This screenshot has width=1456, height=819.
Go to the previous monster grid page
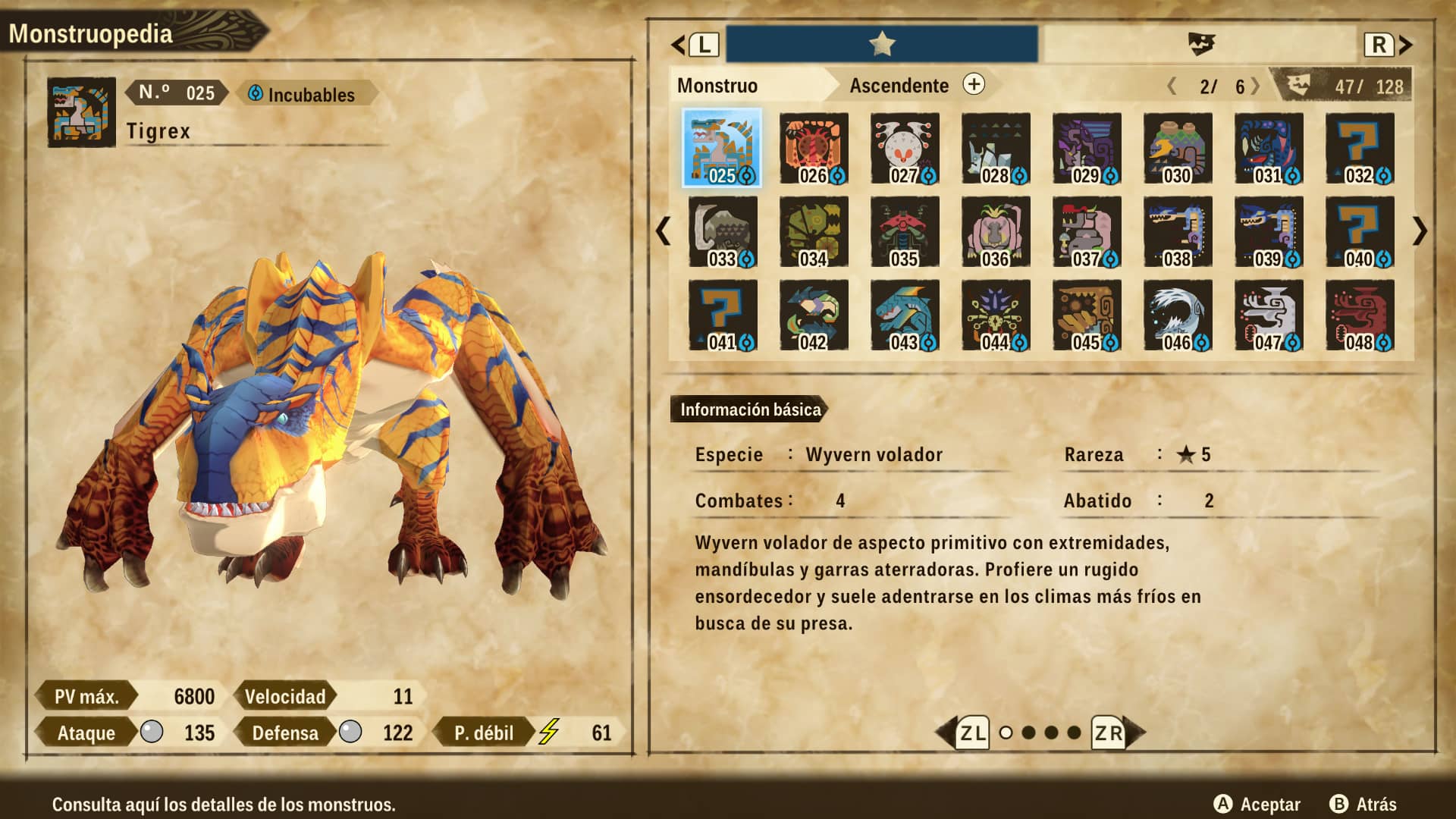(664, 231)
